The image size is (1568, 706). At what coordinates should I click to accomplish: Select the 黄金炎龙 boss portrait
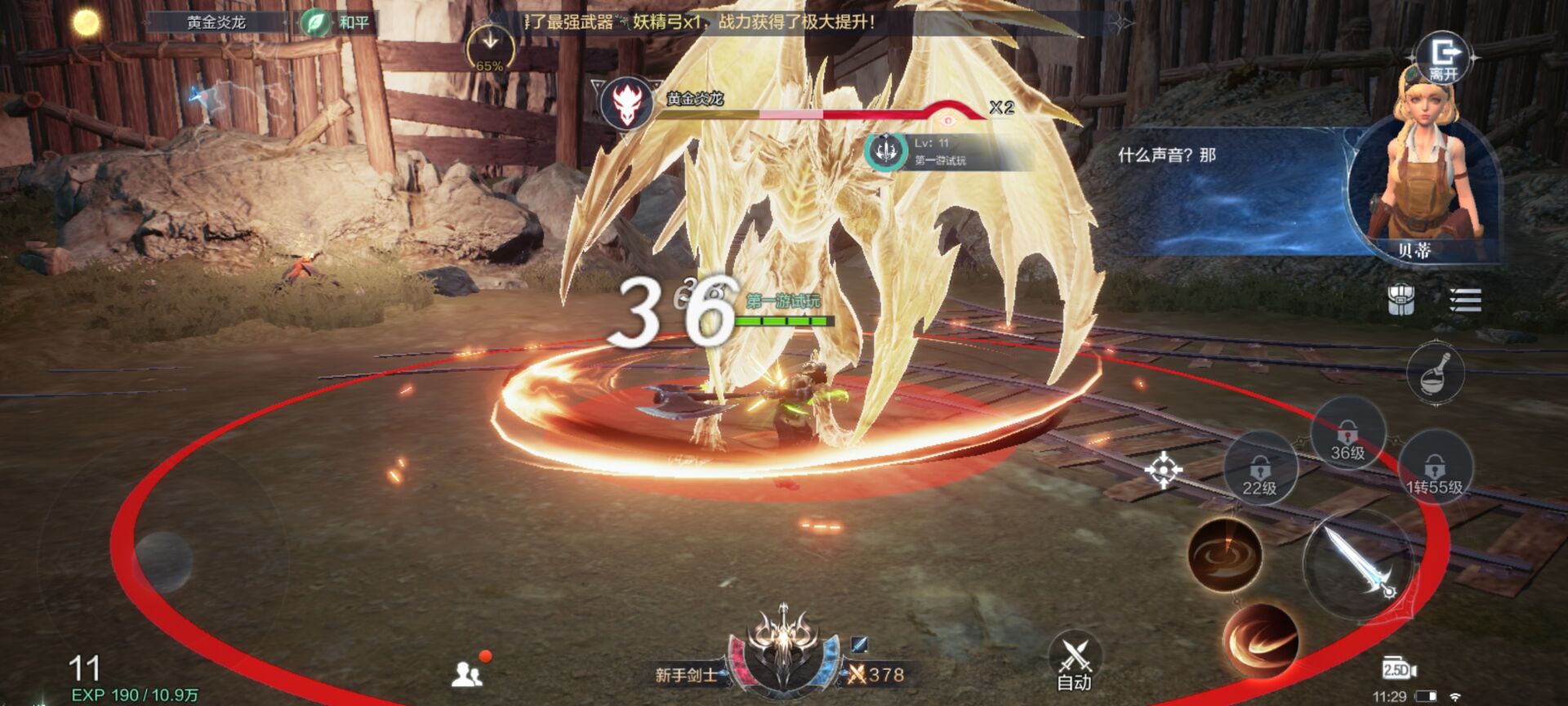[626, 104]
